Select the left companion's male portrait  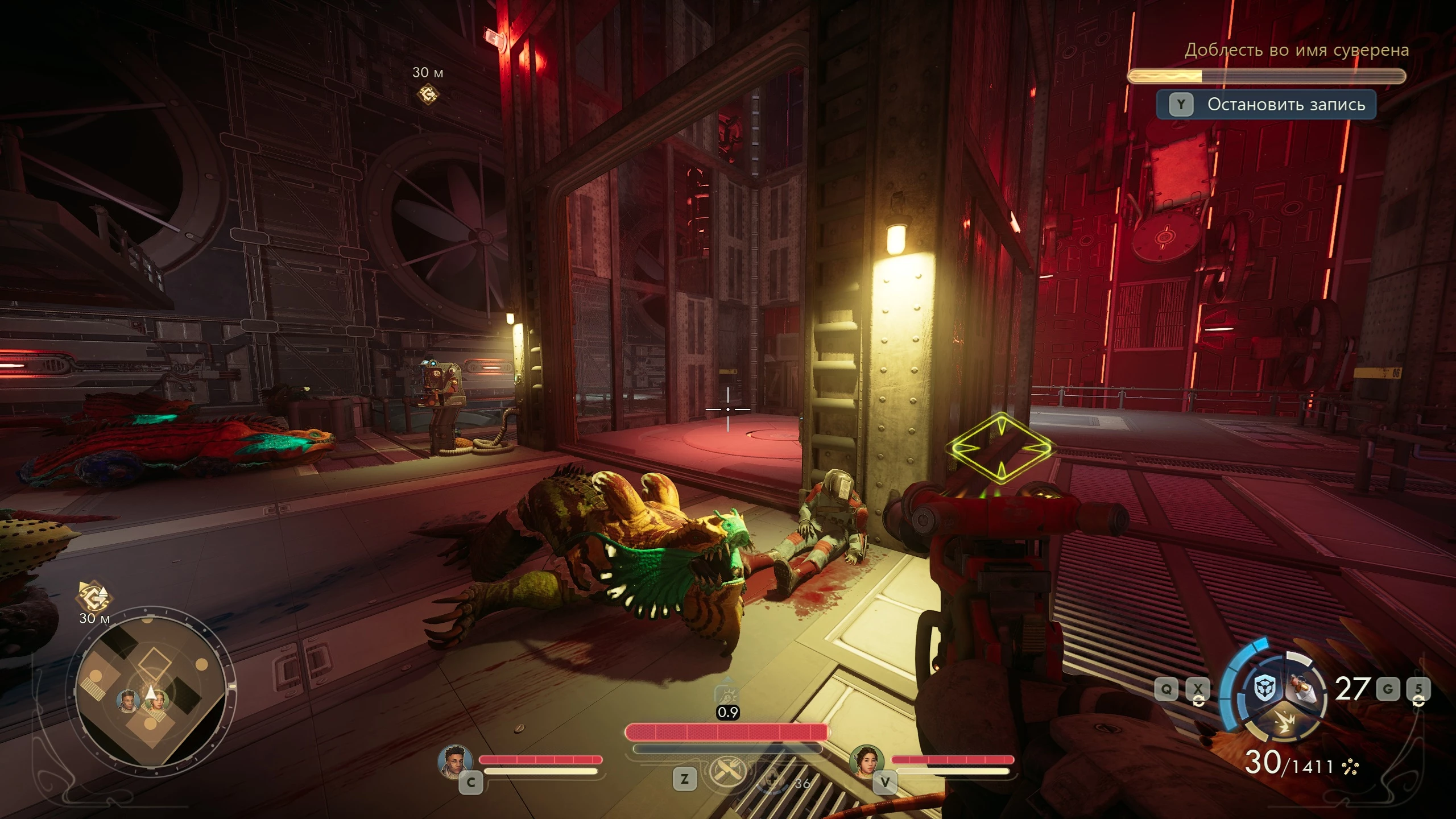pyautogui.click(x=456, y=761)
